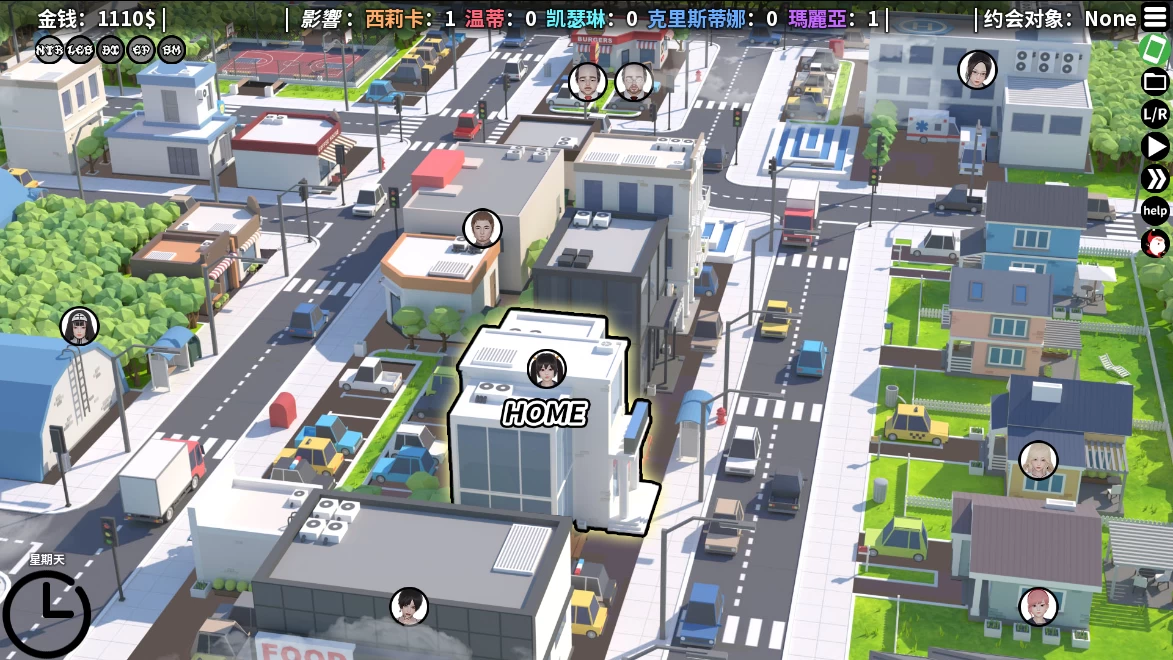Select the portrait marker on the hospital building
Viewport: 1173px width, 660px height.
pyautogui.click(x=977, y=69)
